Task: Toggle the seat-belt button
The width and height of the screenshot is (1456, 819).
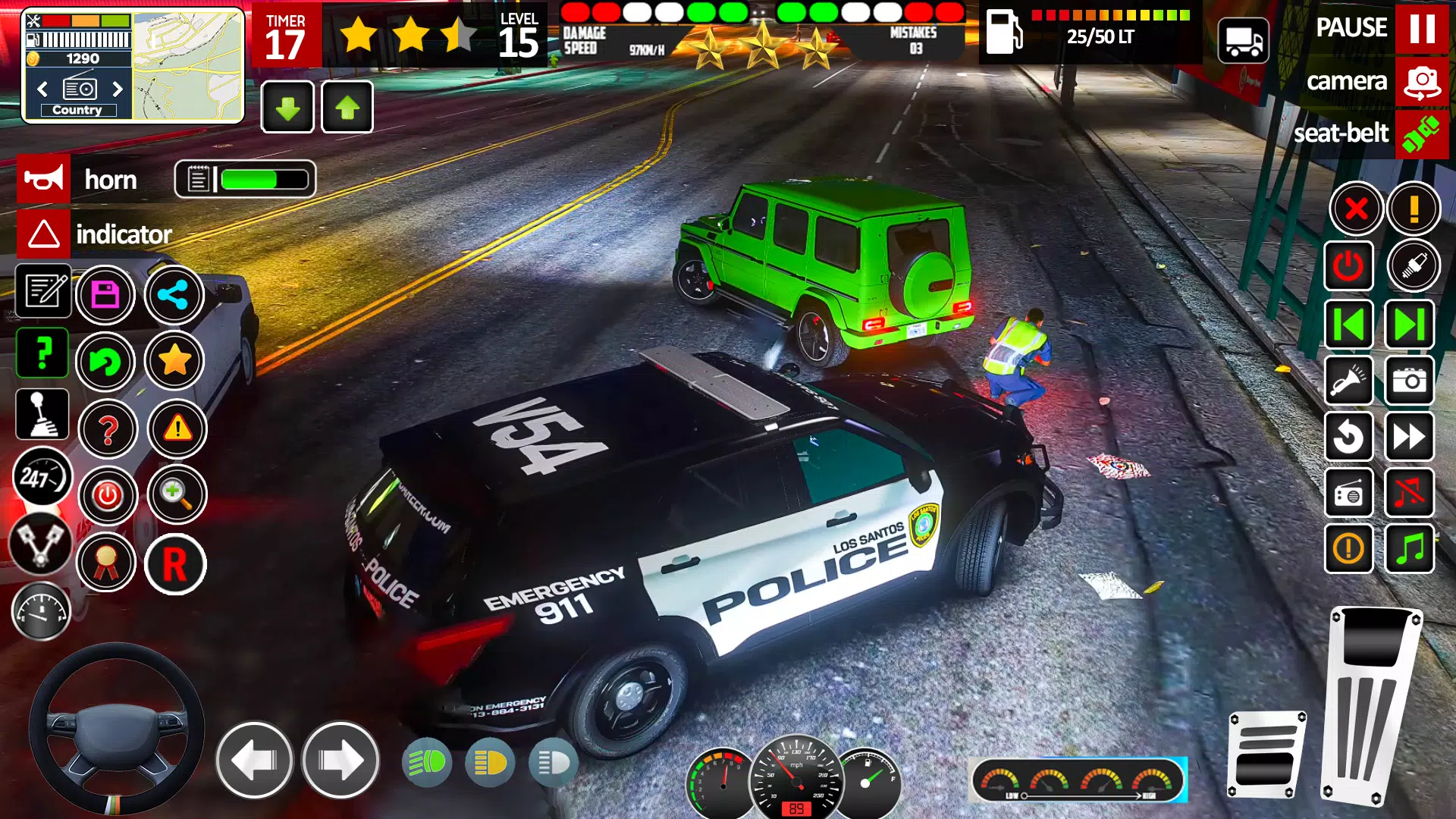Action: [1421, 134]
